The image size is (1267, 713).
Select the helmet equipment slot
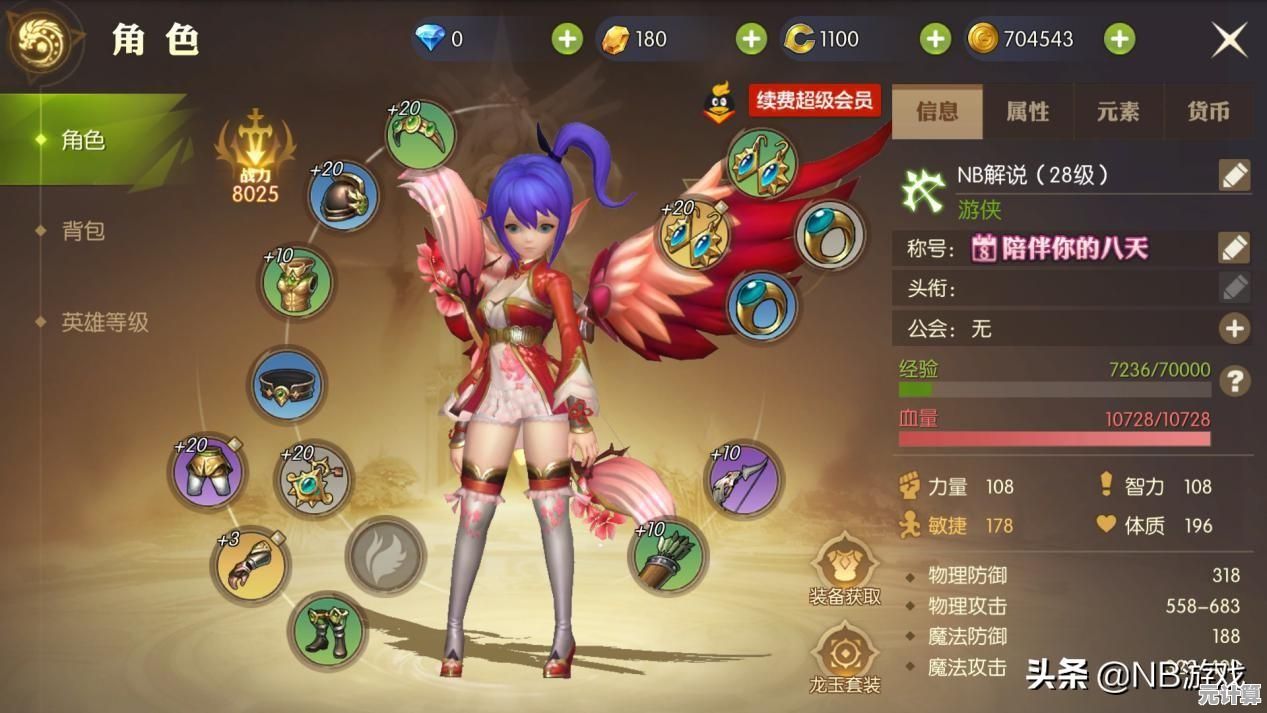tap(344, 198)
